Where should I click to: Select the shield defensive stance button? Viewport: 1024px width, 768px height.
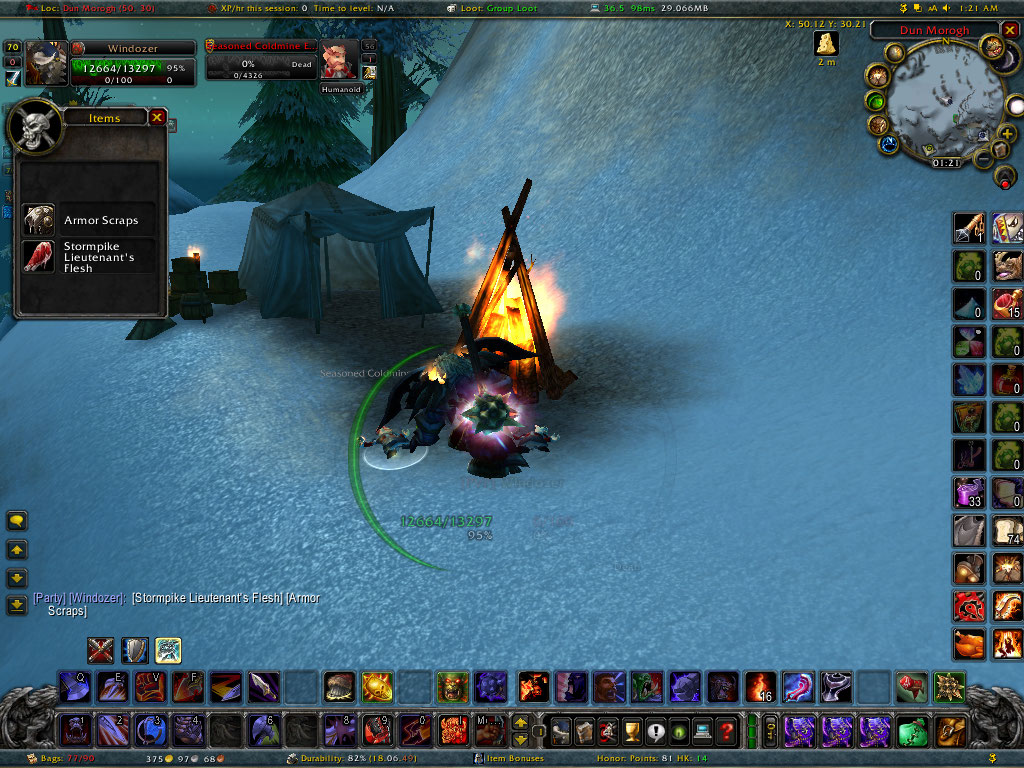[x=134, y=650]
